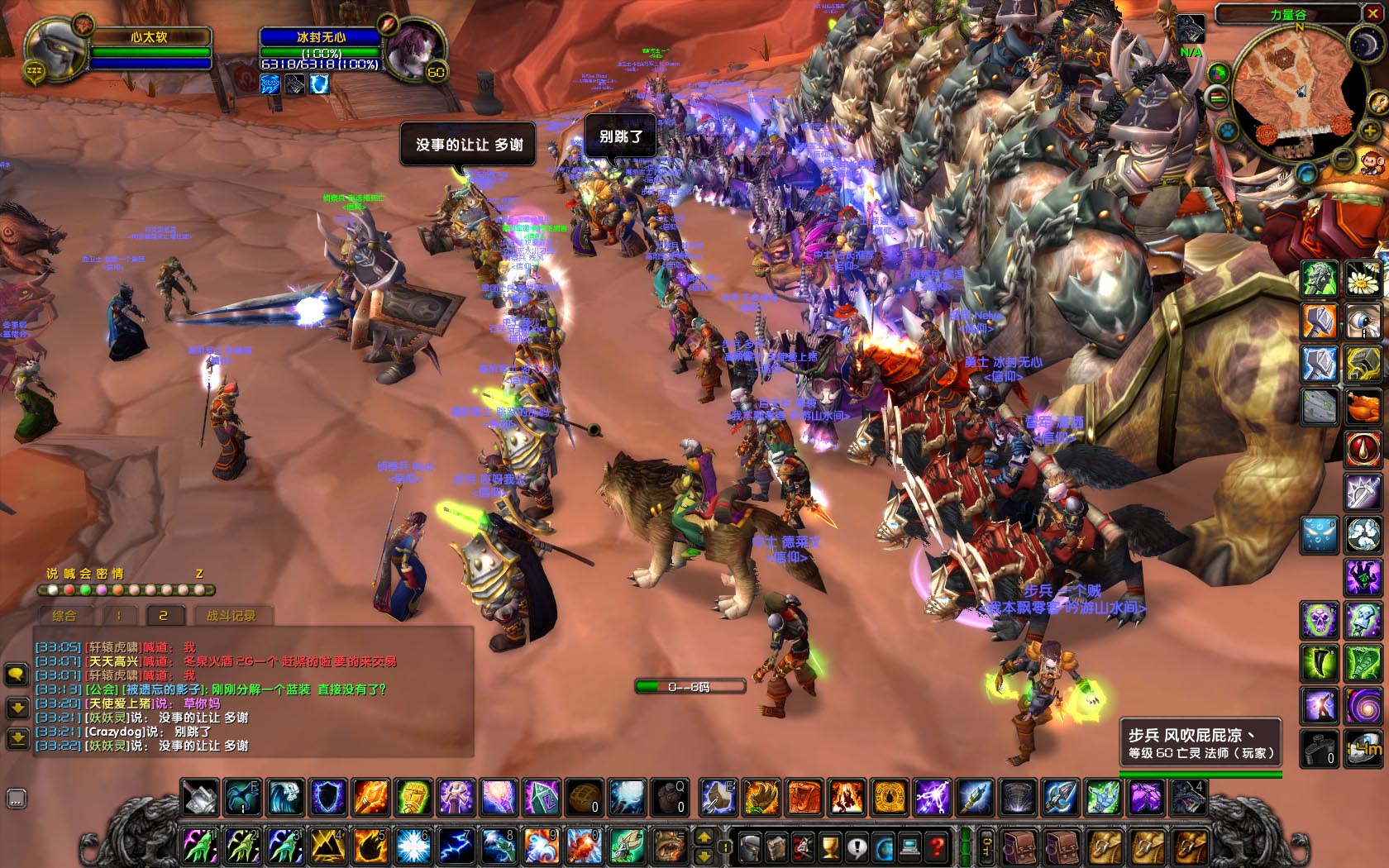Switch to the 战斗记录 combat log tab

coord(231,615)
